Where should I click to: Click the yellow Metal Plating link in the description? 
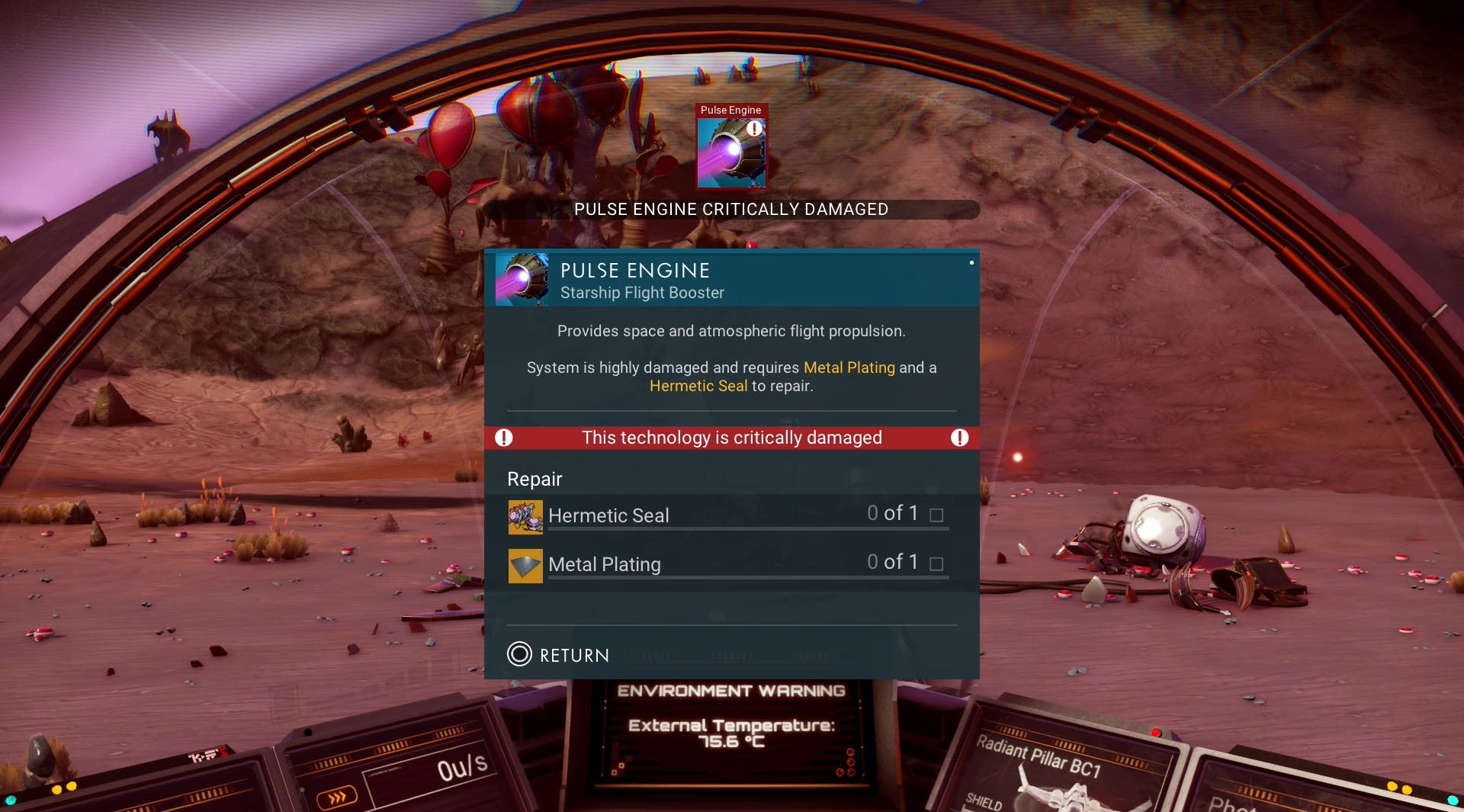coord(849,367)
